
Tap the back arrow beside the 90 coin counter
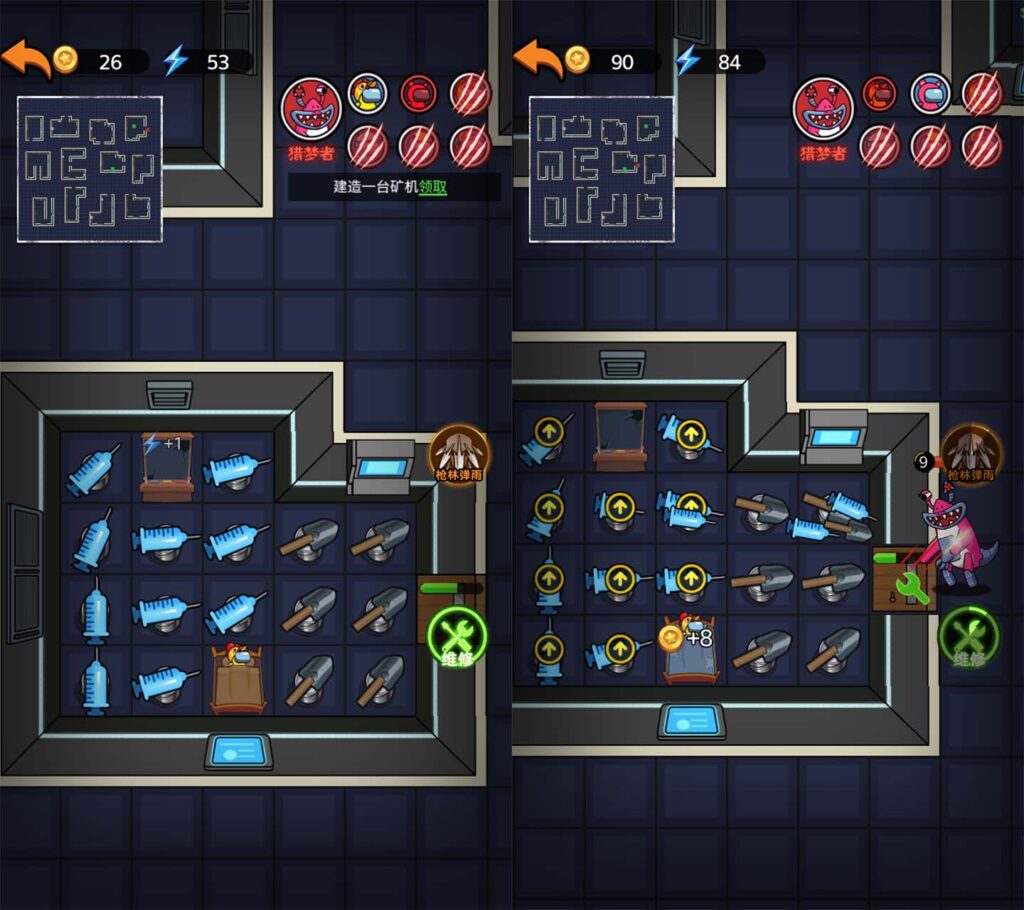pos(537,60)
